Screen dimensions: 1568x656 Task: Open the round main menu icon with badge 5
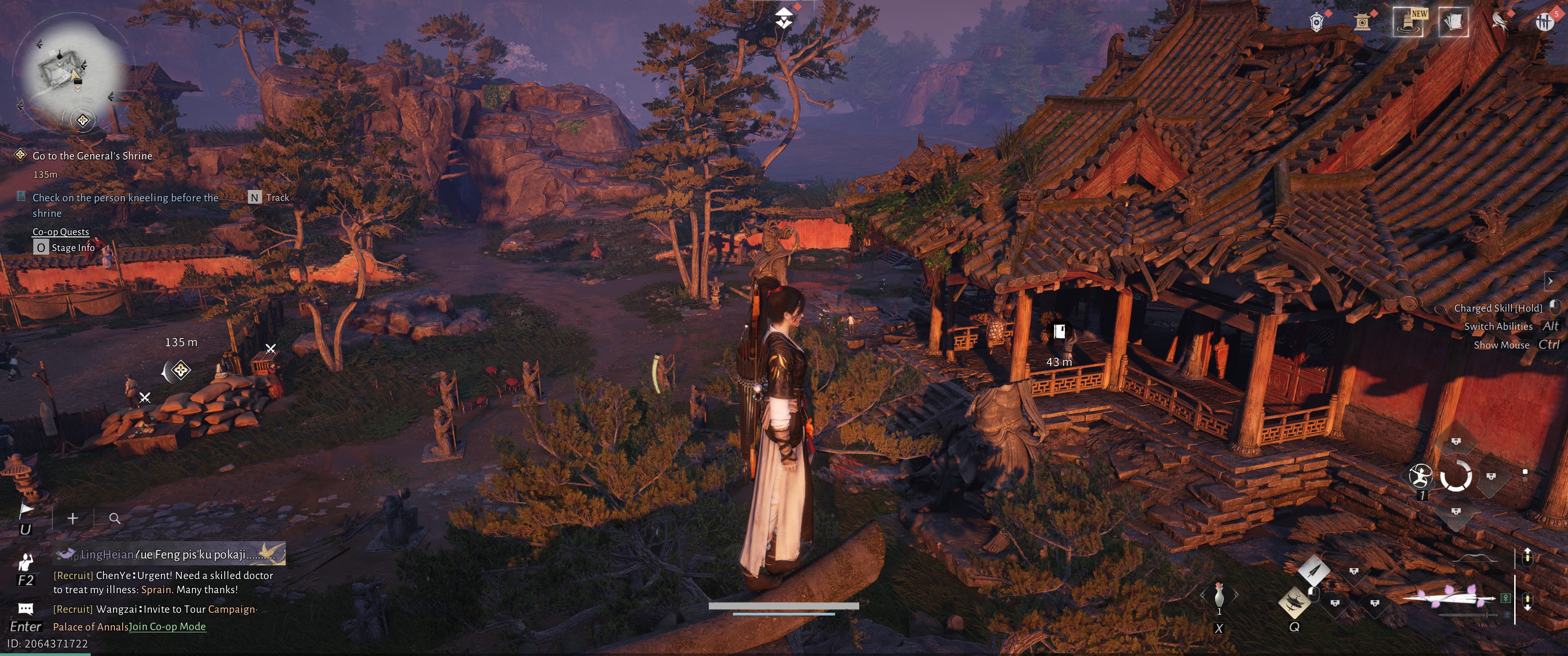1544,22
